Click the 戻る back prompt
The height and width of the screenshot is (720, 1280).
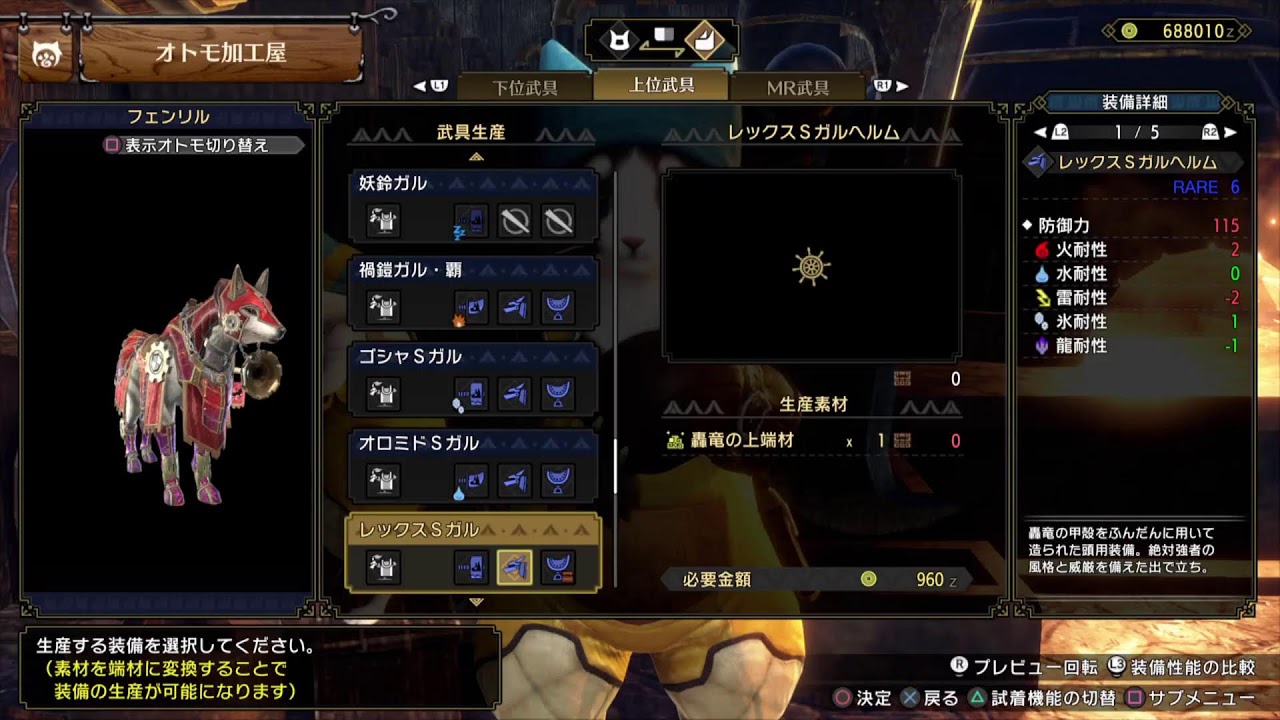tap(930, 697)
